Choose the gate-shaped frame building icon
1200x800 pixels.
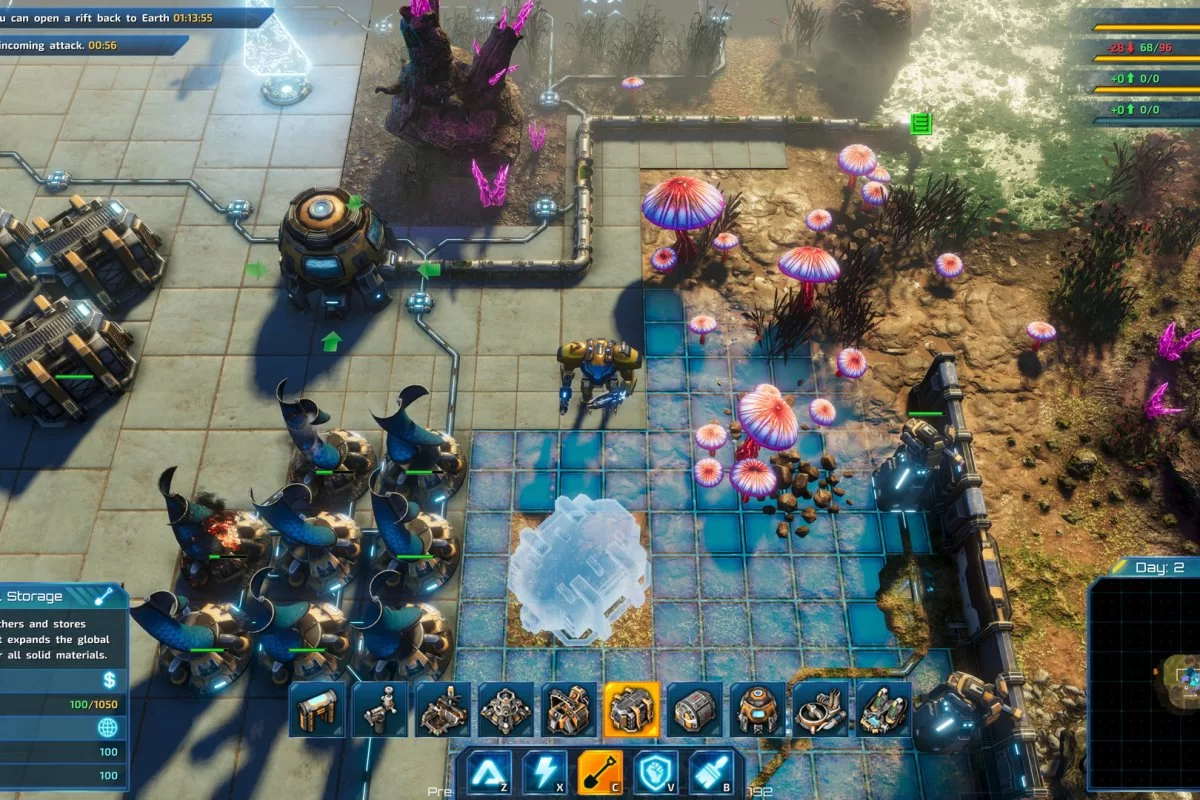tap(317, 709)
